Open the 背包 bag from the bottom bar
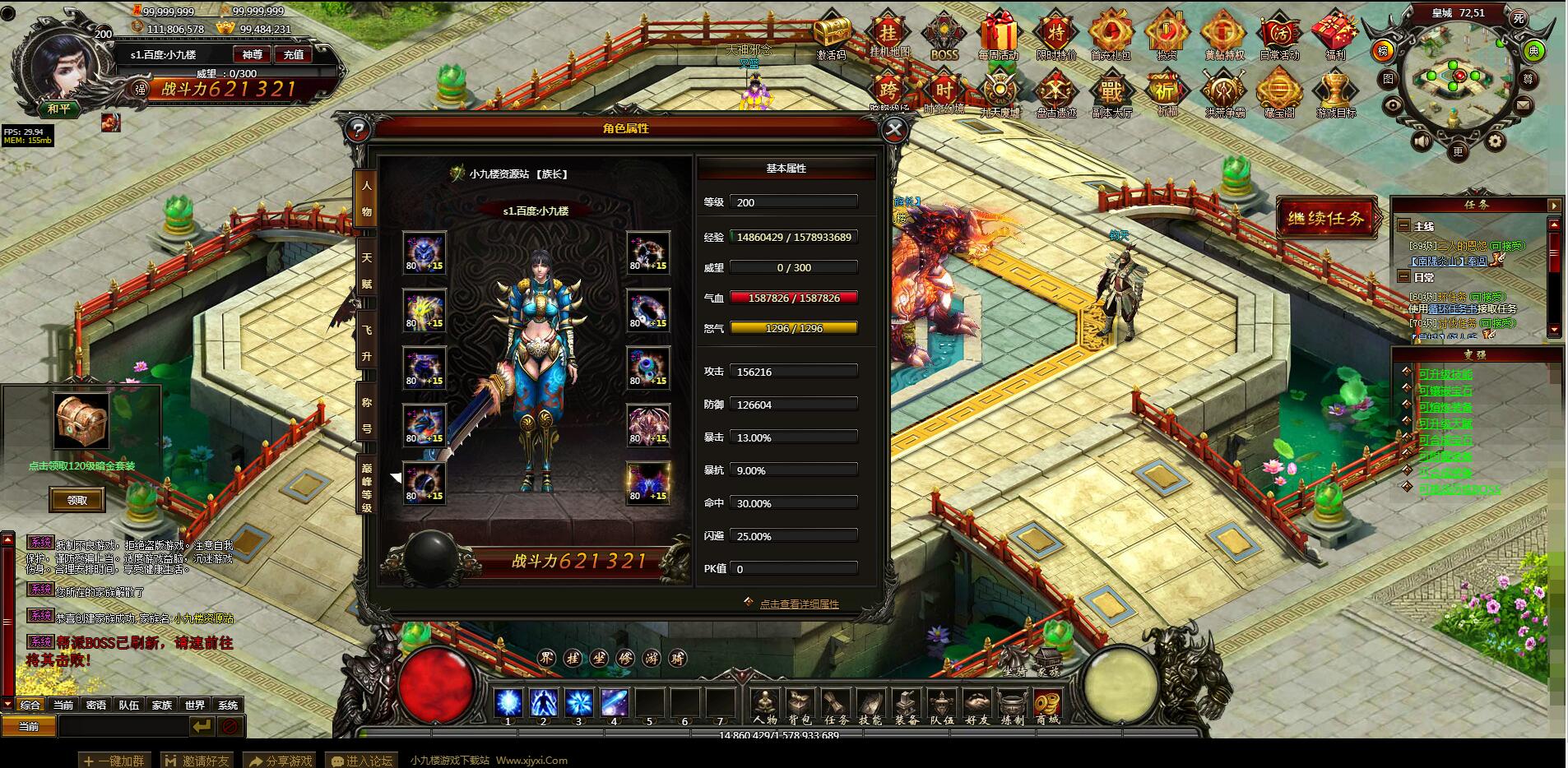This screenshot has height=768, width=1568. pos(800,707)
